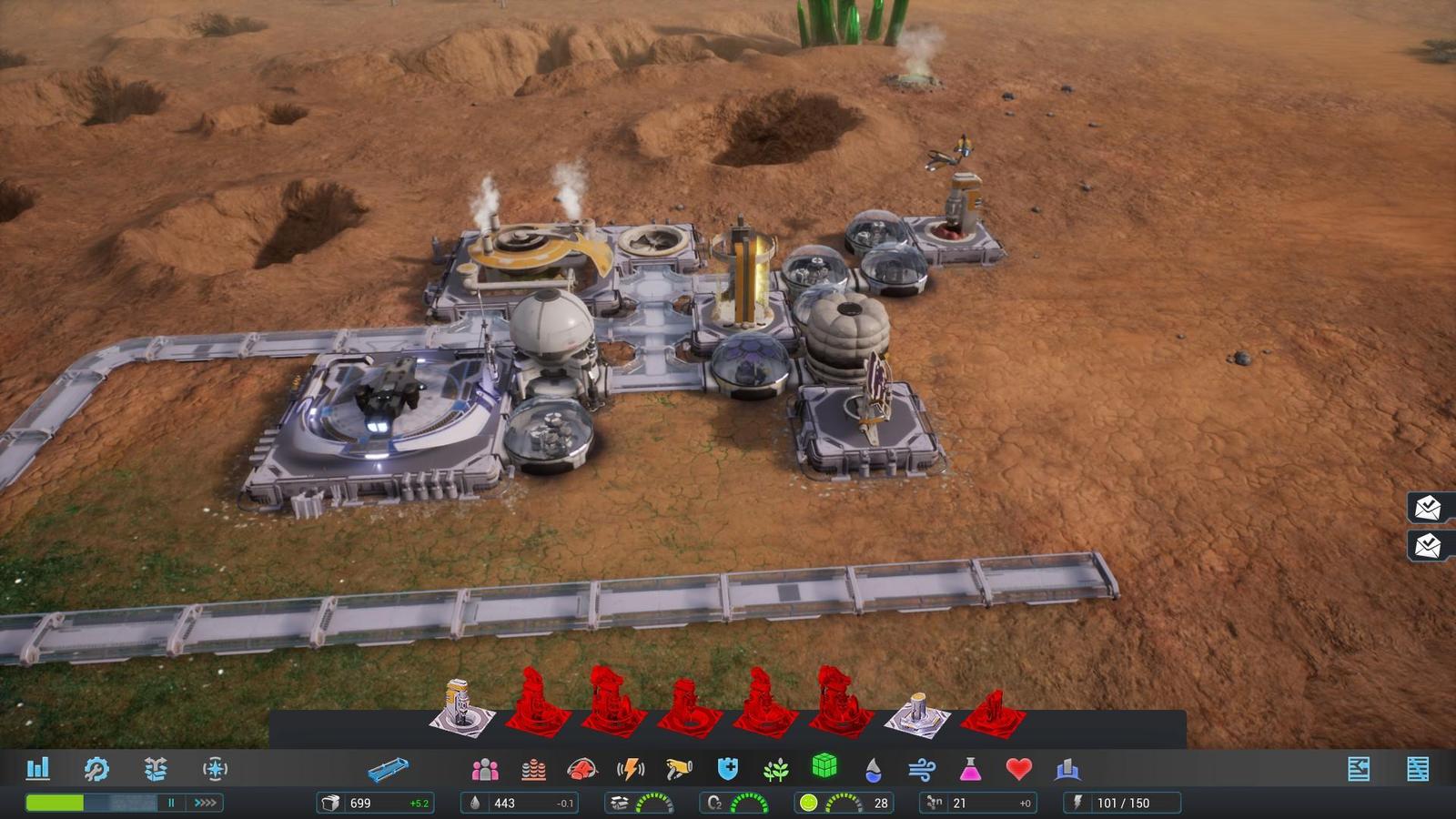The width and height of the screenshot is (1456, 819).
Task: Open the medical shield category
Action: (727, 770)
